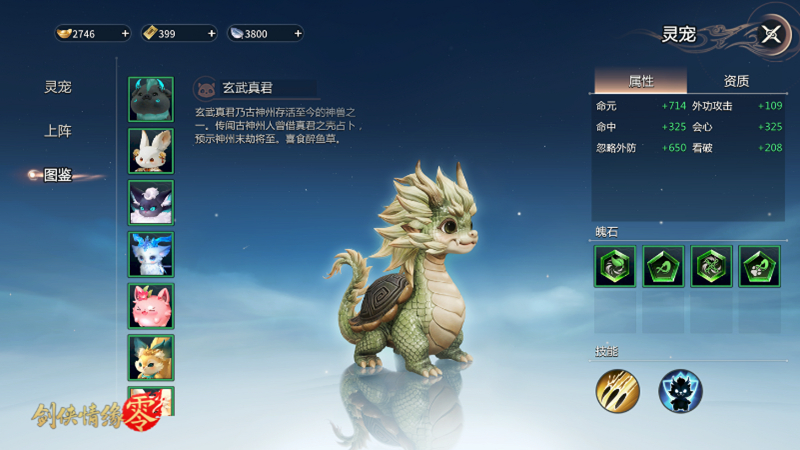Choose the white rabbit pet thumbnail
Image resolution: width=800 pixels, height=450 pixels.
point(151,151)
